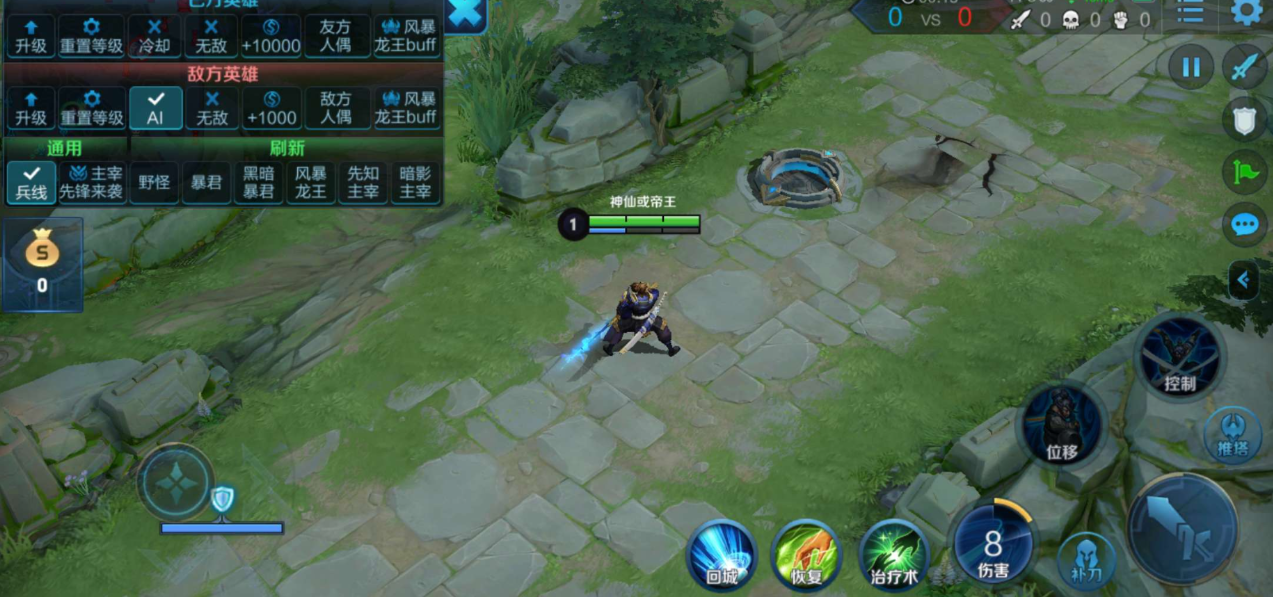The height and width of the screenshot is (597, 1273).
Task: Refresh the 黑暗暴君 boss
Action: (258, 182)
